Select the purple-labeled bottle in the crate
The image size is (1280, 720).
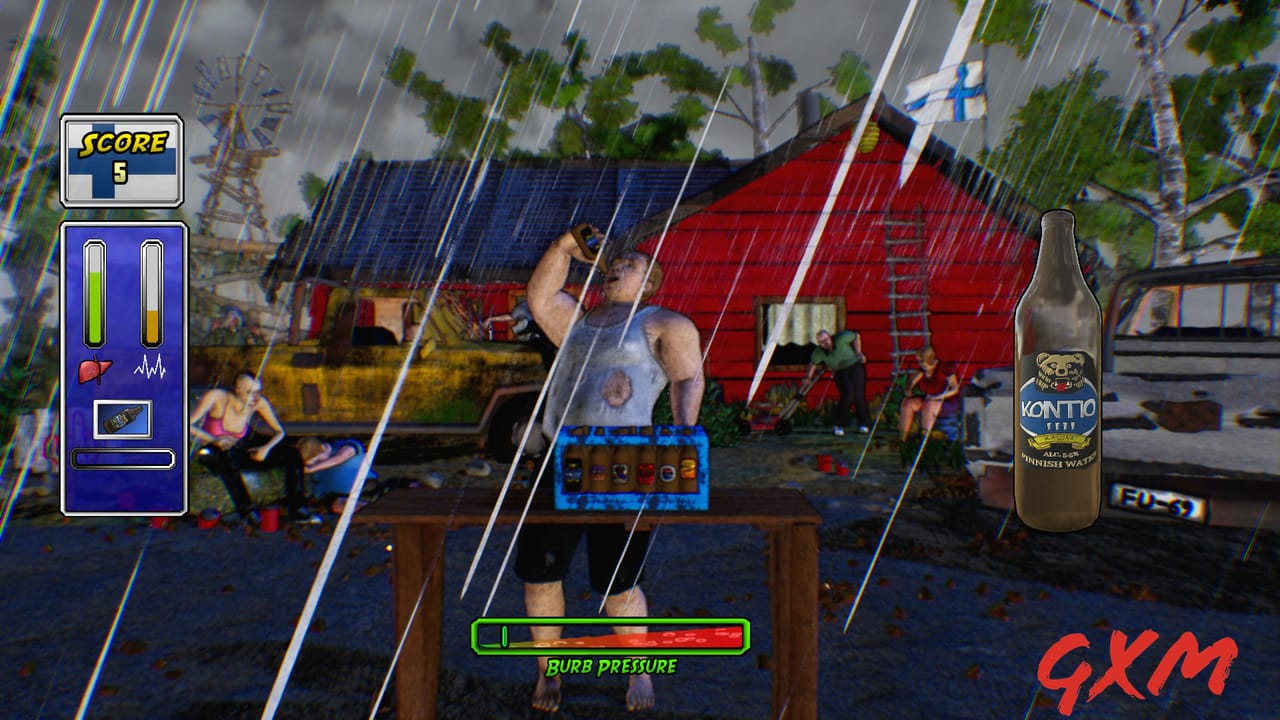pyautogui.click(x=598, y=470)
